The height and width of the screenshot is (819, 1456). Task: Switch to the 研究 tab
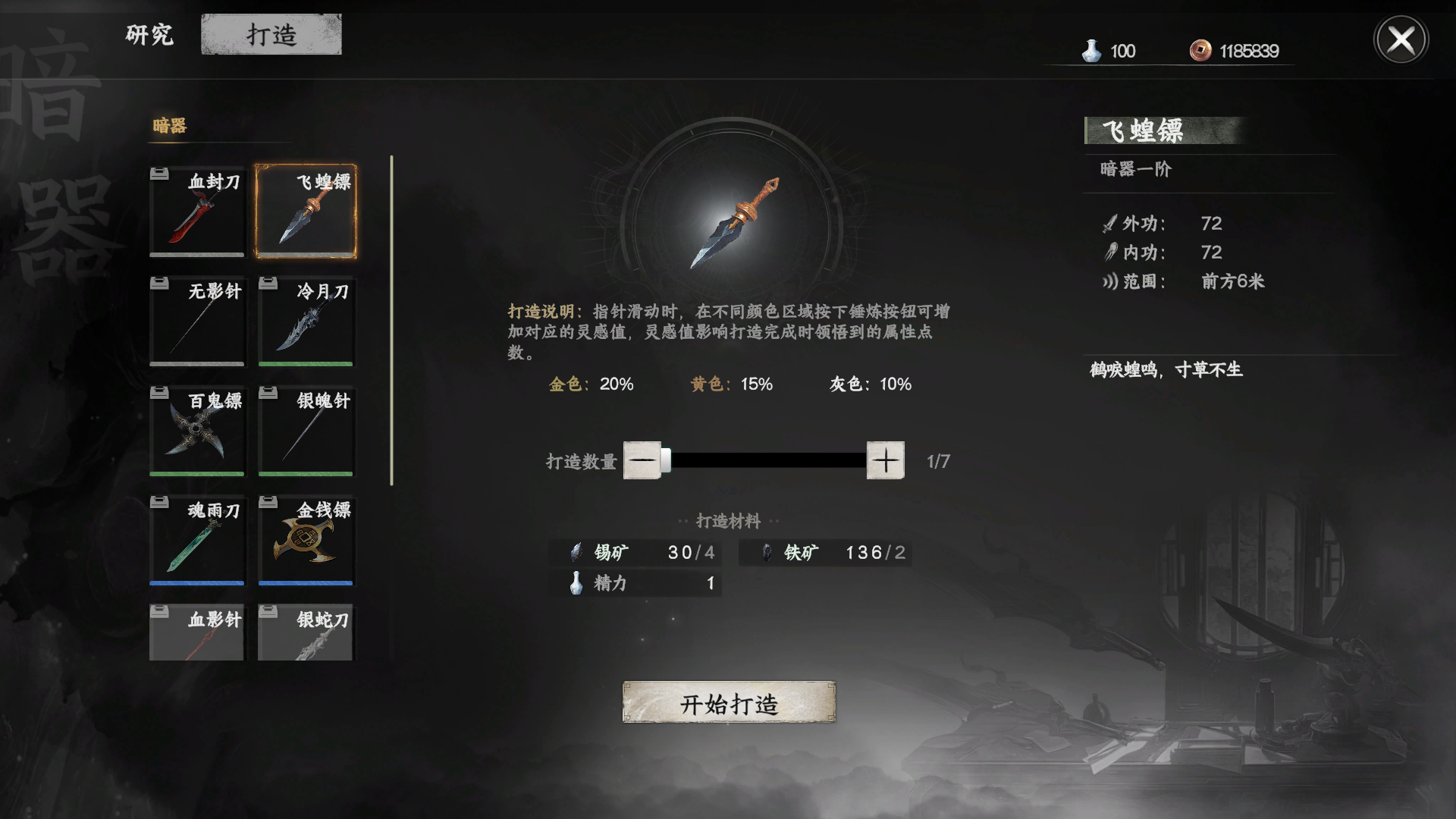pyautogui.click(x=149, y=35)
